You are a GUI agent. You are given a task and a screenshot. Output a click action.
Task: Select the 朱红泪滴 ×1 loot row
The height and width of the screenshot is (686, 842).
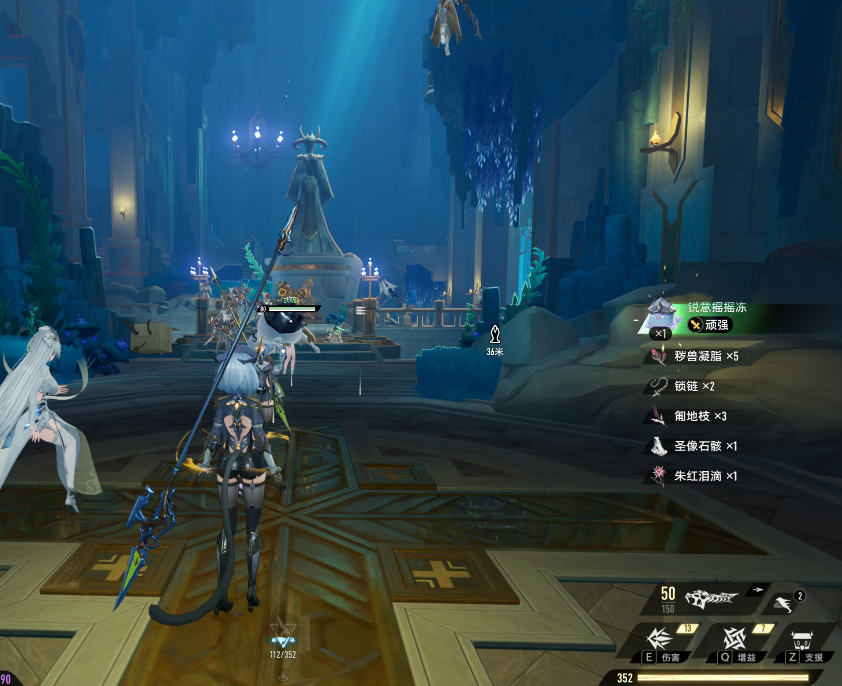pyautogui.click(x=693, y=476)
